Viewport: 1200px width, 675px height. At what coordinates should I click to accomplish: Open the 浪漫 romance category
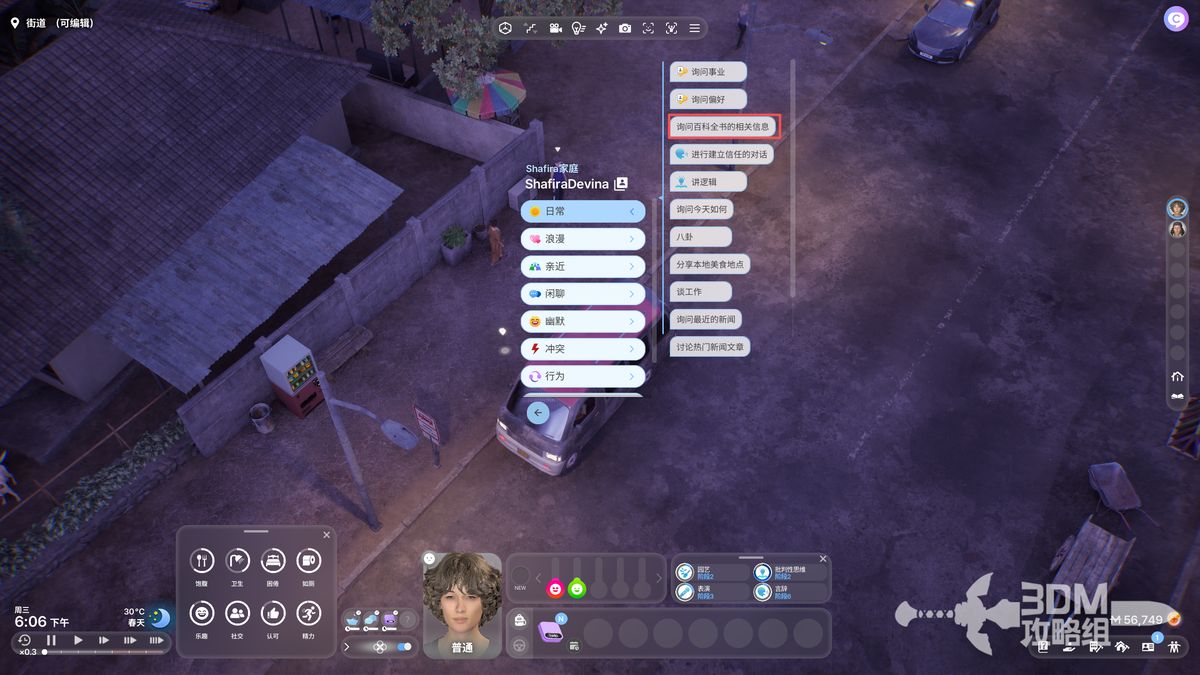[x=583, y=239]
